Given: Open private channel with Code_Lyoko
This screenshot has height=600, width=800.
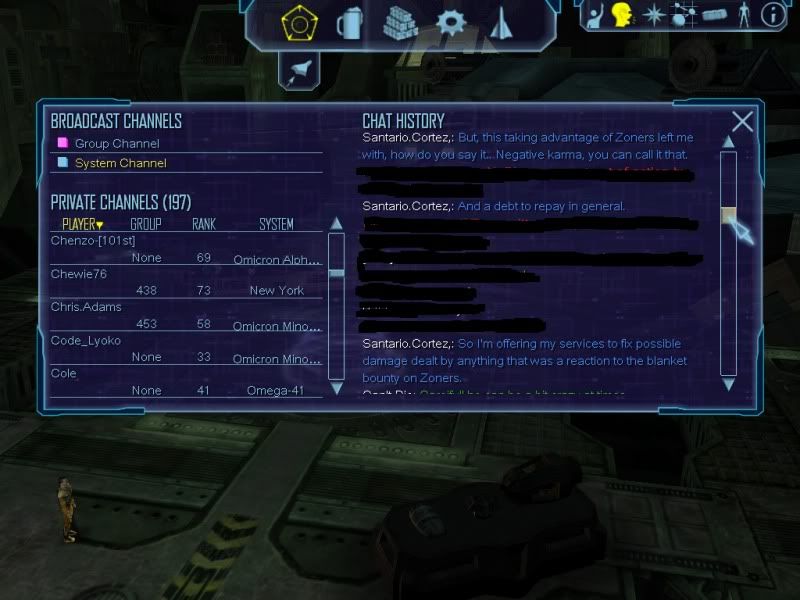Looking at the screenshot, I should (87, 340).
